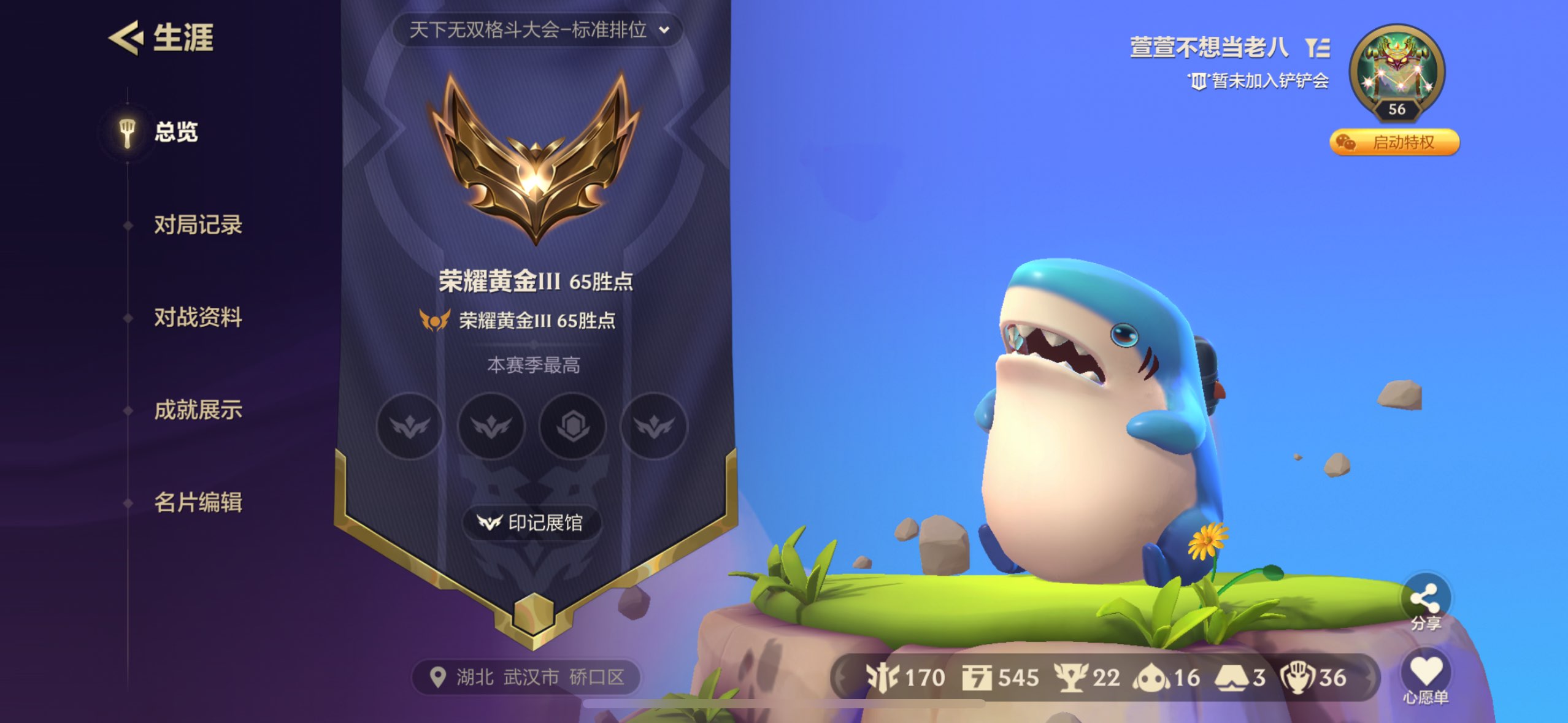Select the double-up mode rank circle icon

491,427
